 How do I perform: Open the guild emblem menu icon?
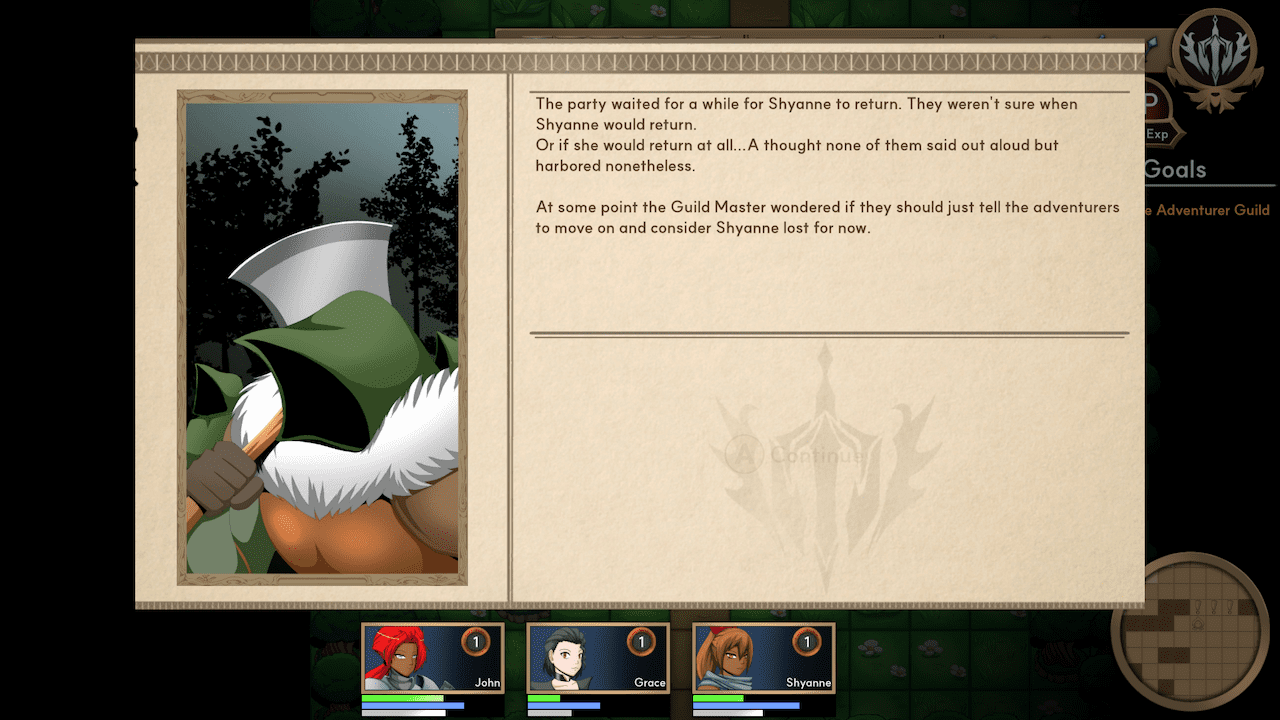[1215, 58]
